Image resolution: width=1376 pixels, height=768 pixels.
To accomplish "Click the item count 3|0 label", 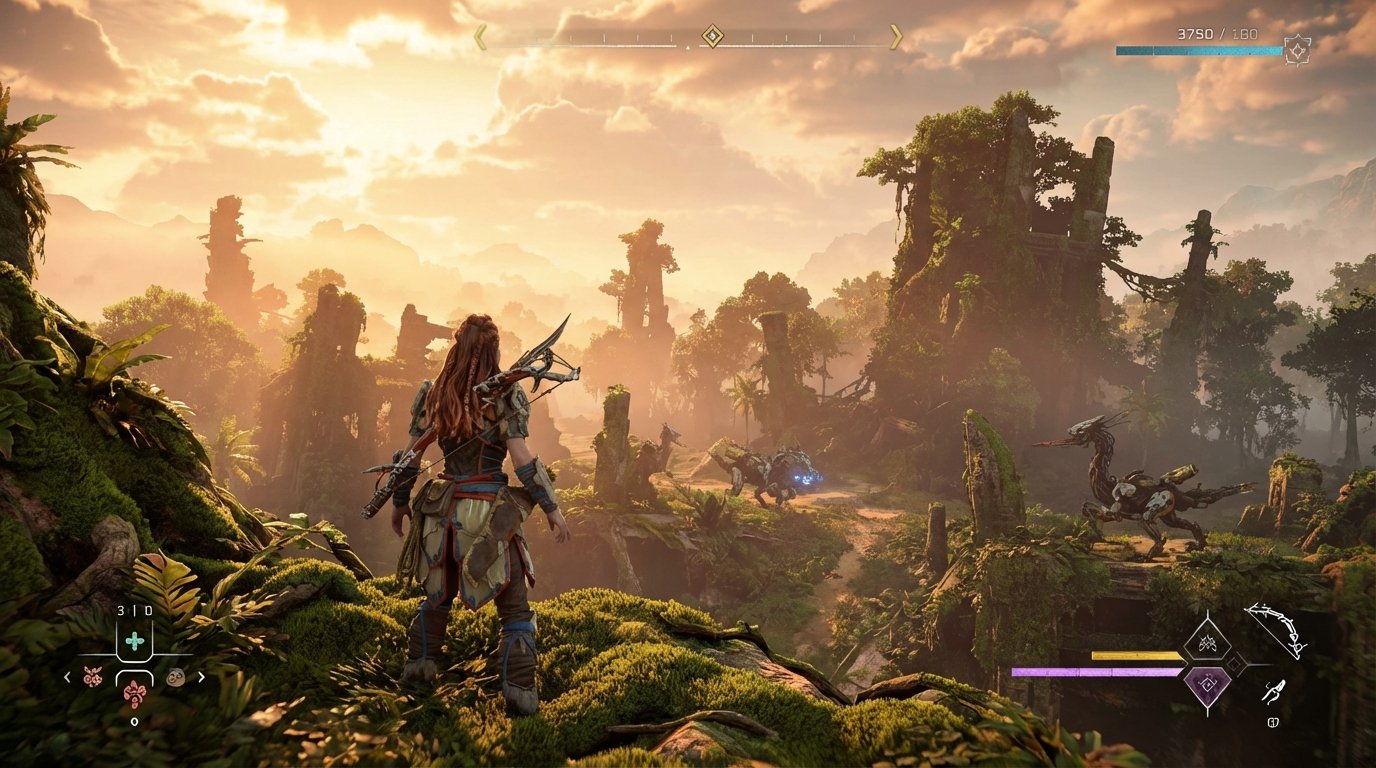I will coord(135,610).
